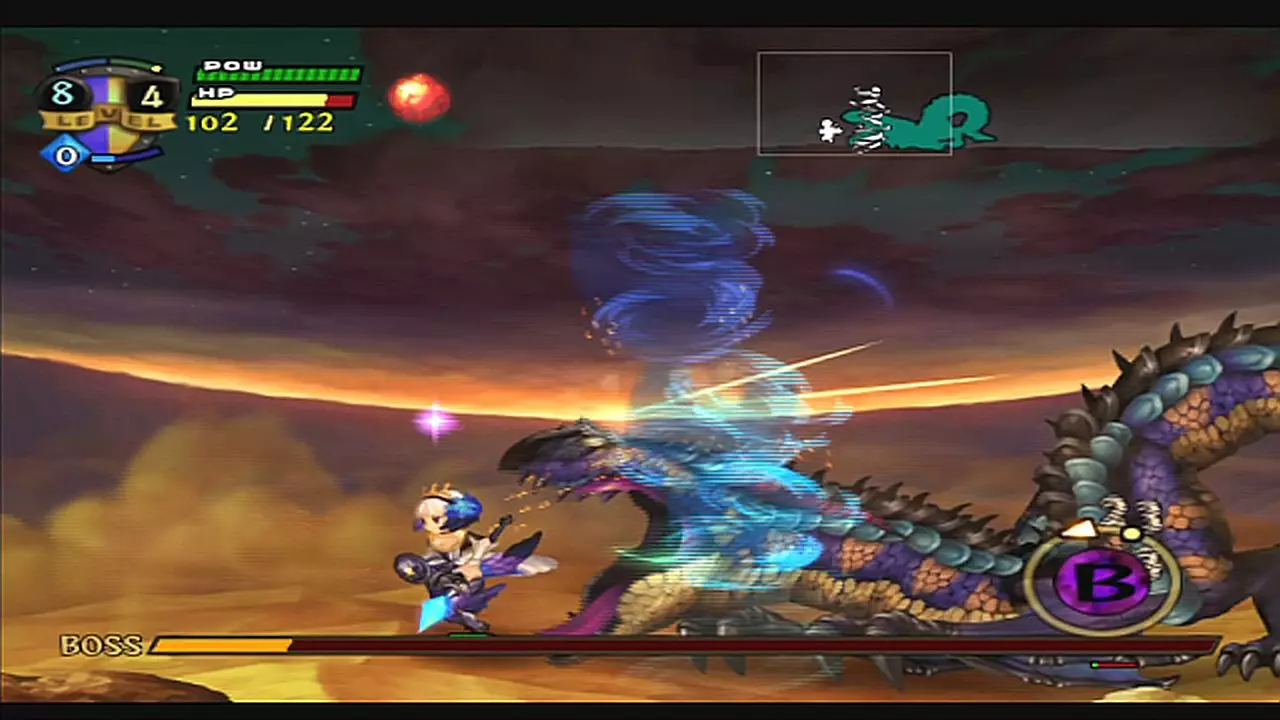Click the sparkling item near Gwendolyn
Screen dimensions: 1280x720
pyautogui.click(x=435, y=420)
